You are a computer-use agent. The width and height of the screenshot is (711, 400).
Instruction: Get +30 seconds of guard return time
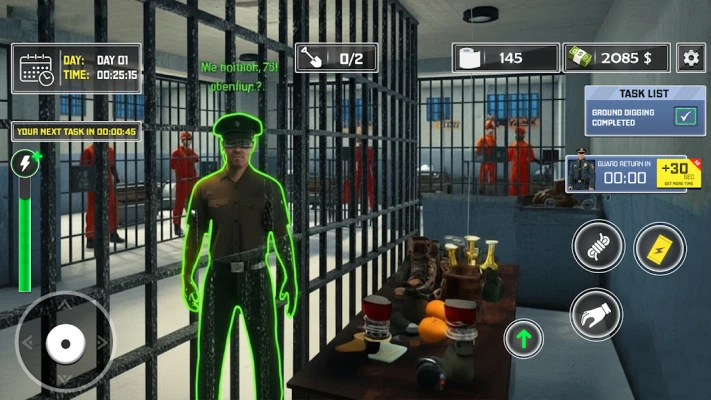[x=678, y=172]
